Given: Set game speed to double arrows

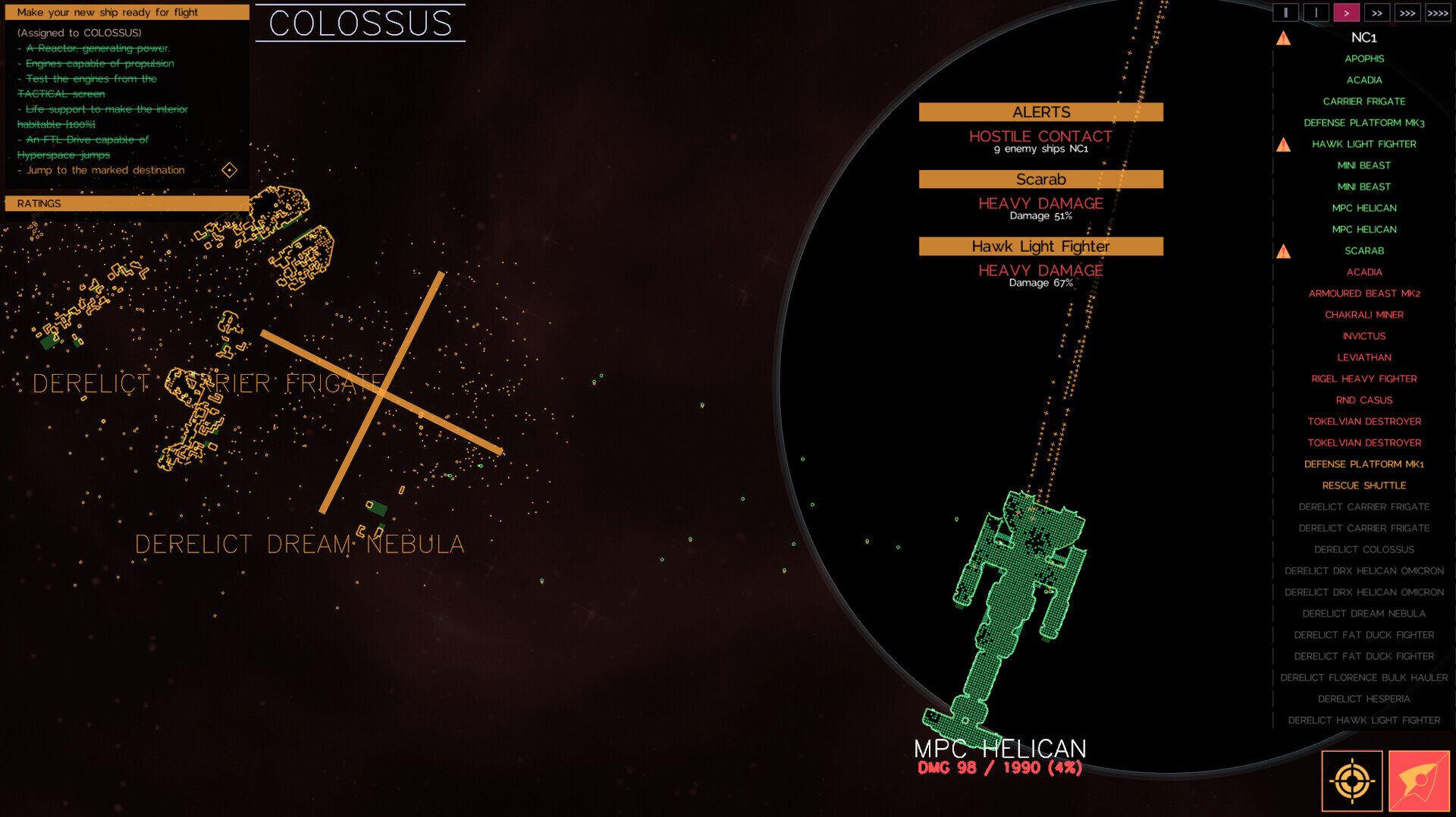Looking at the screenshot, I should click(x=1376, y=13).
